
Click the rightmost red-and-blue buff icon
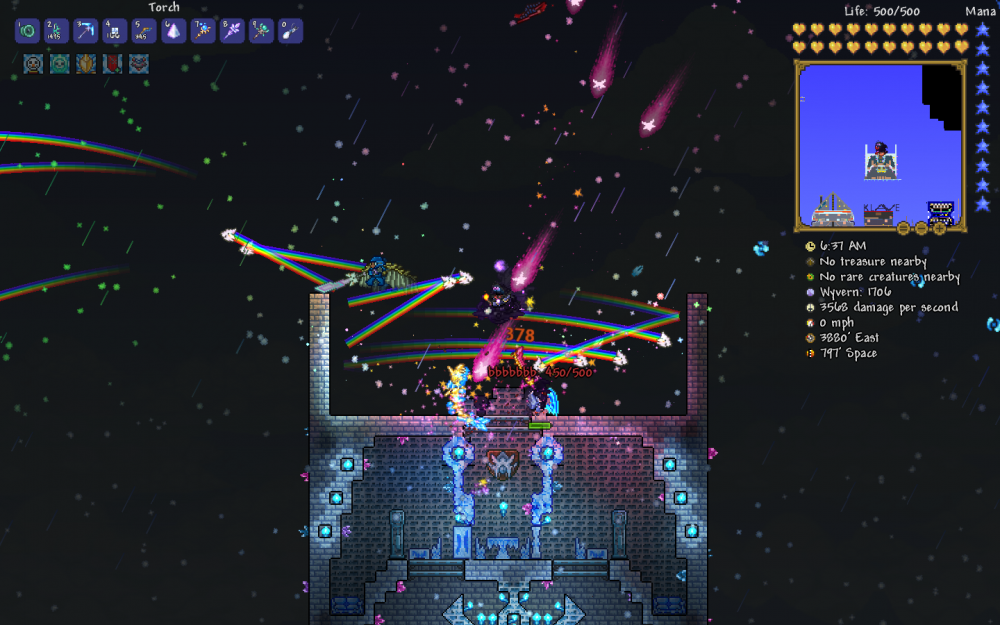click(x=139, y=64)
